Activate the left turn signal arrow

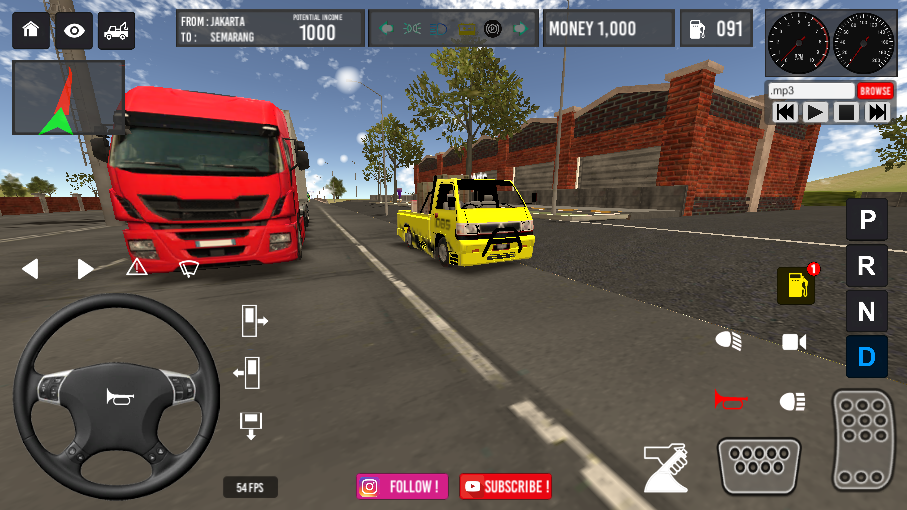[30, 269]
